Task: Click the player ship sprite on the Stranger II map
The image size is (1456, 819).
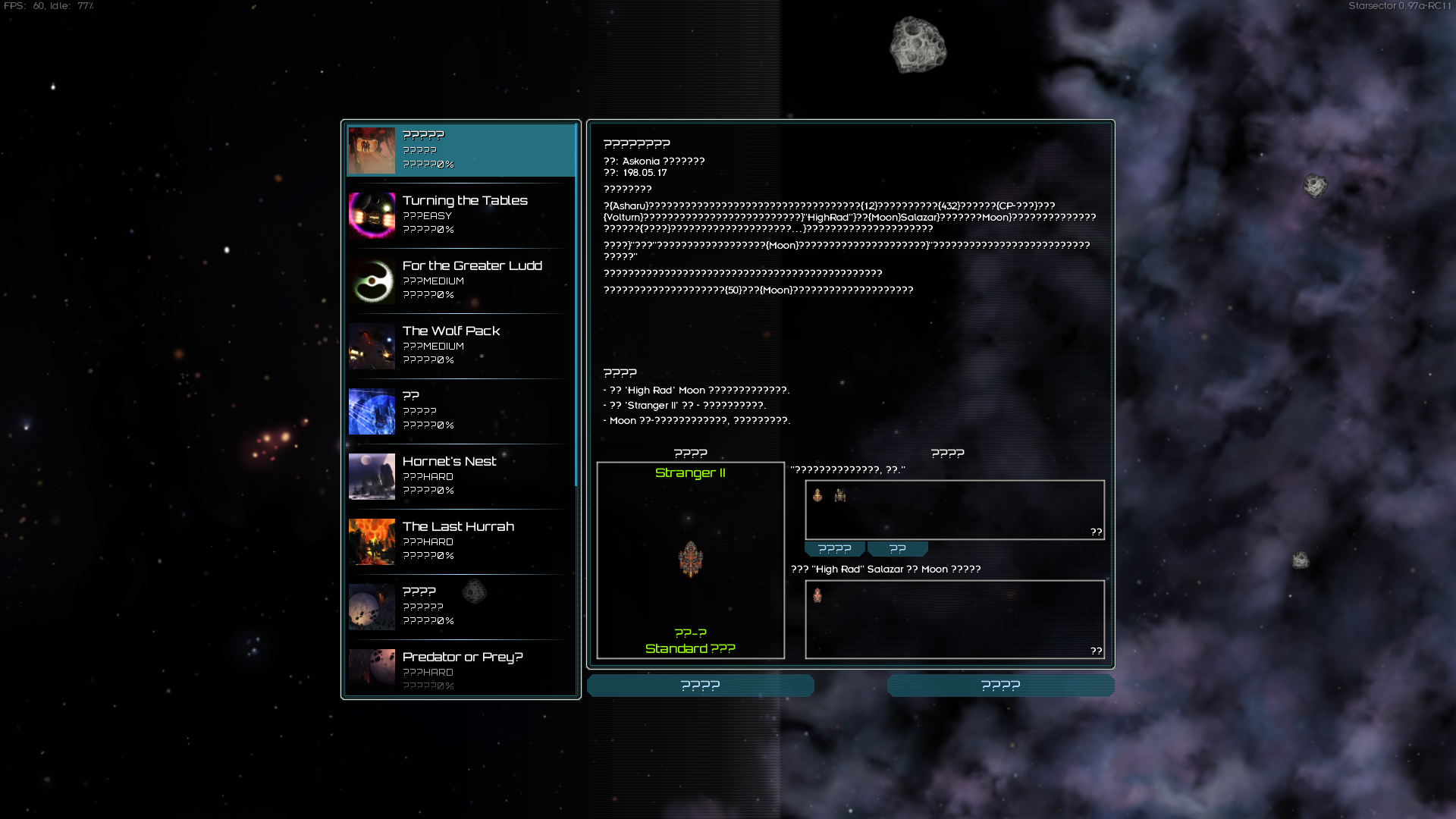Action: click(691, 560)
